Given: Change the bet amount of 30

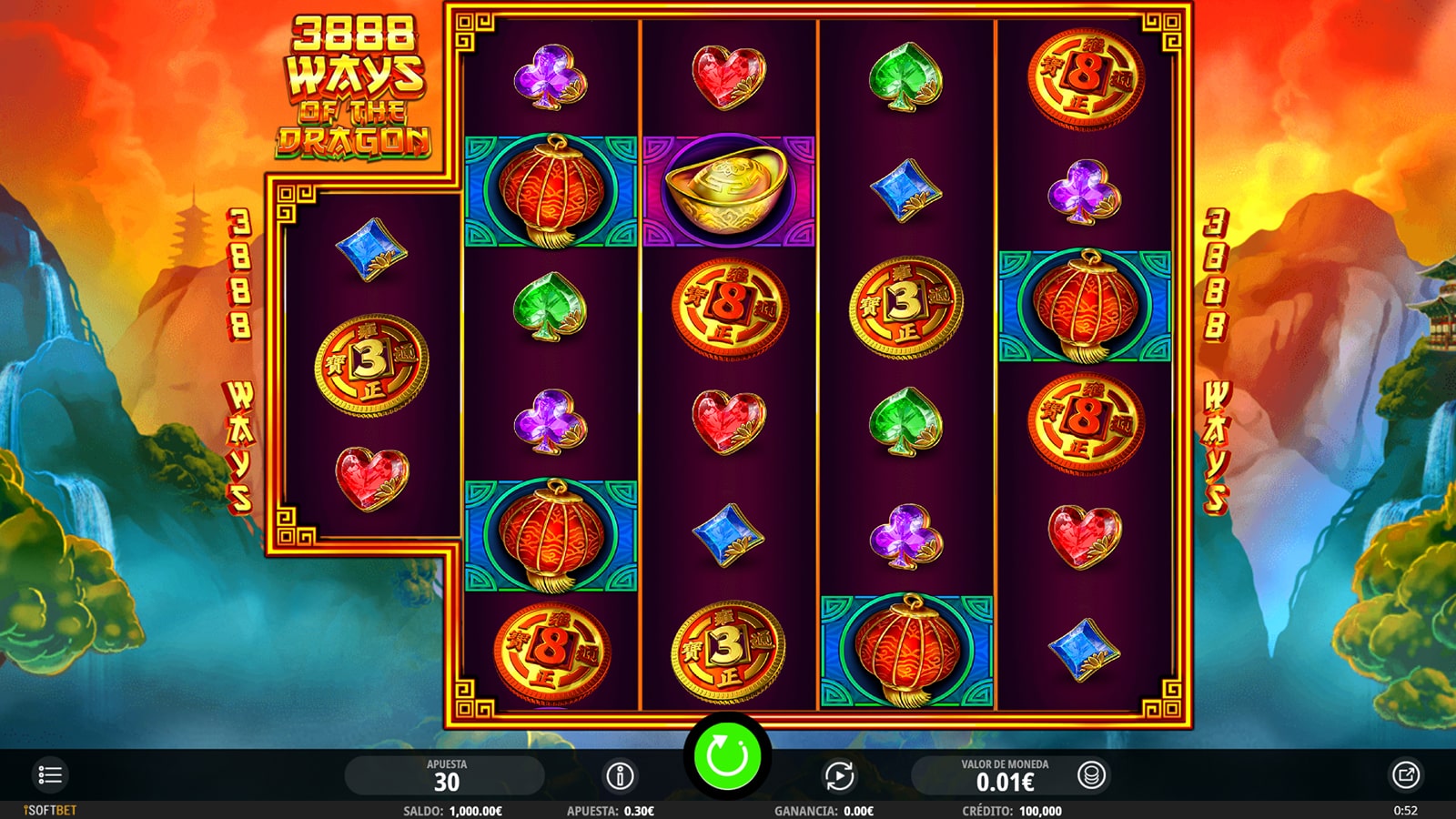Looking at the screenshot, I should 446,776.
